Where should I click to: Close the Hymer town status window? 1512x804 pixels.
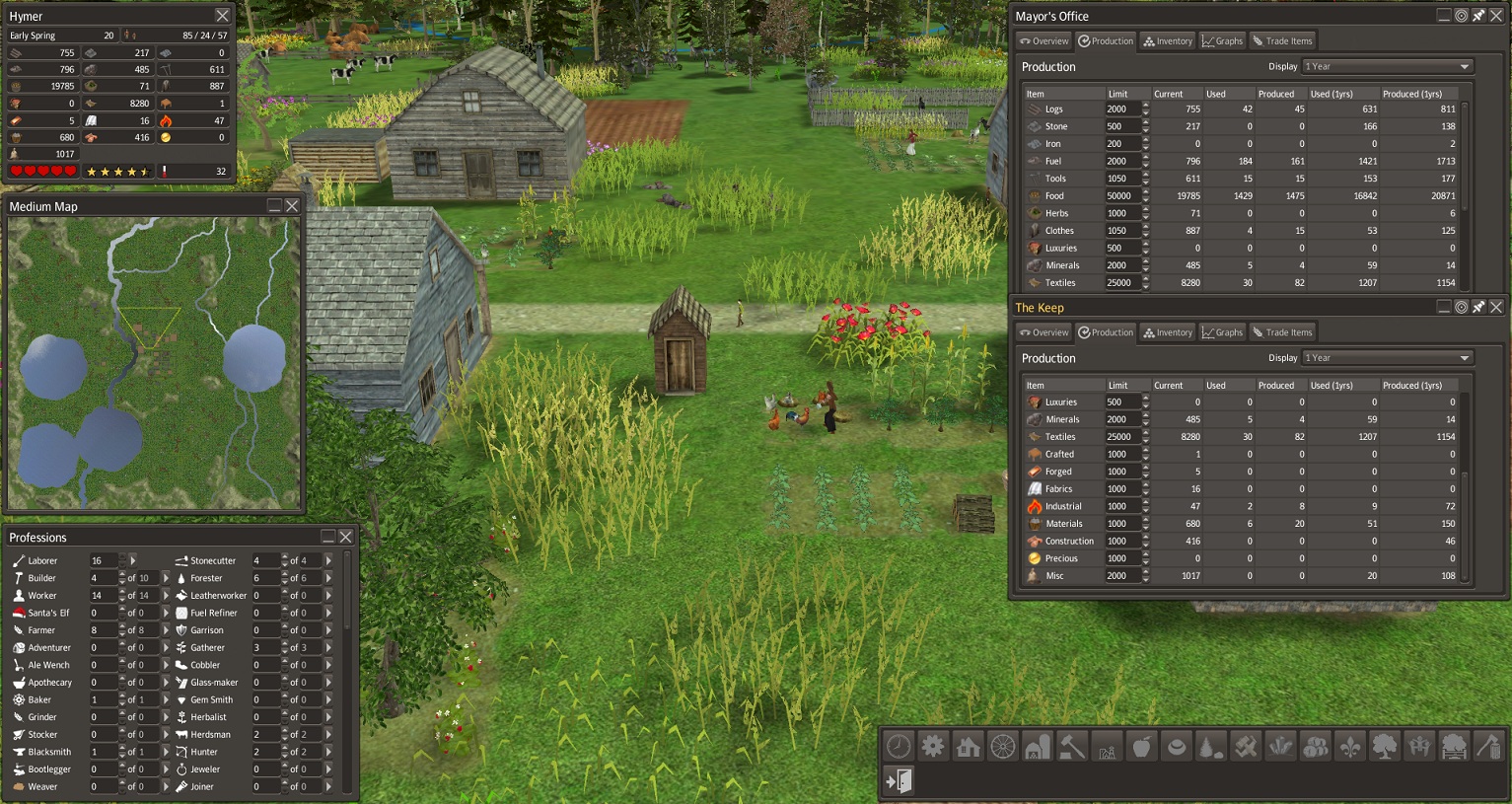pyautogui.click(x=222, y=16)
